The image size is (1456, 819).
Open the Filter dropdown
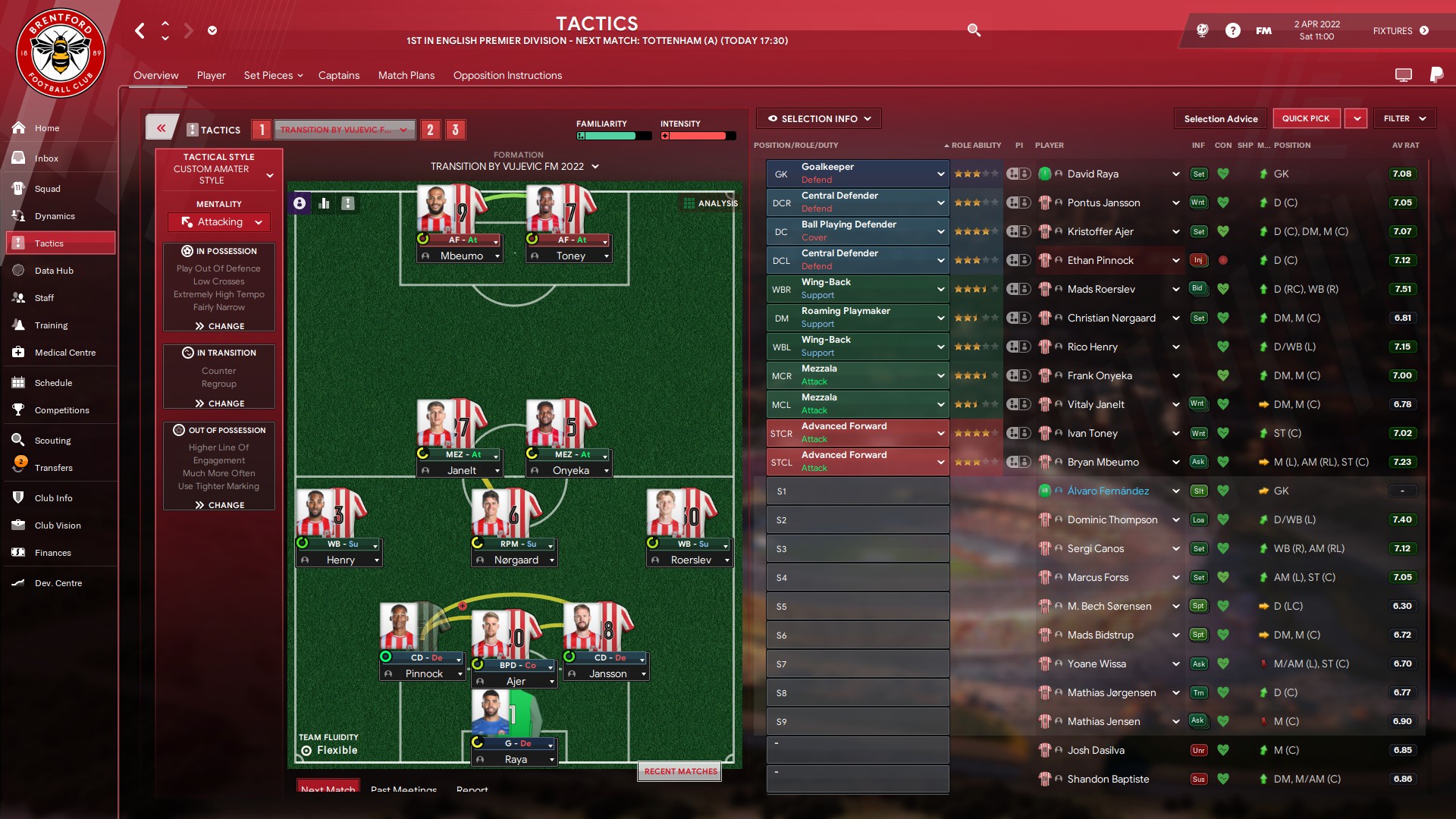[1404, 118]
